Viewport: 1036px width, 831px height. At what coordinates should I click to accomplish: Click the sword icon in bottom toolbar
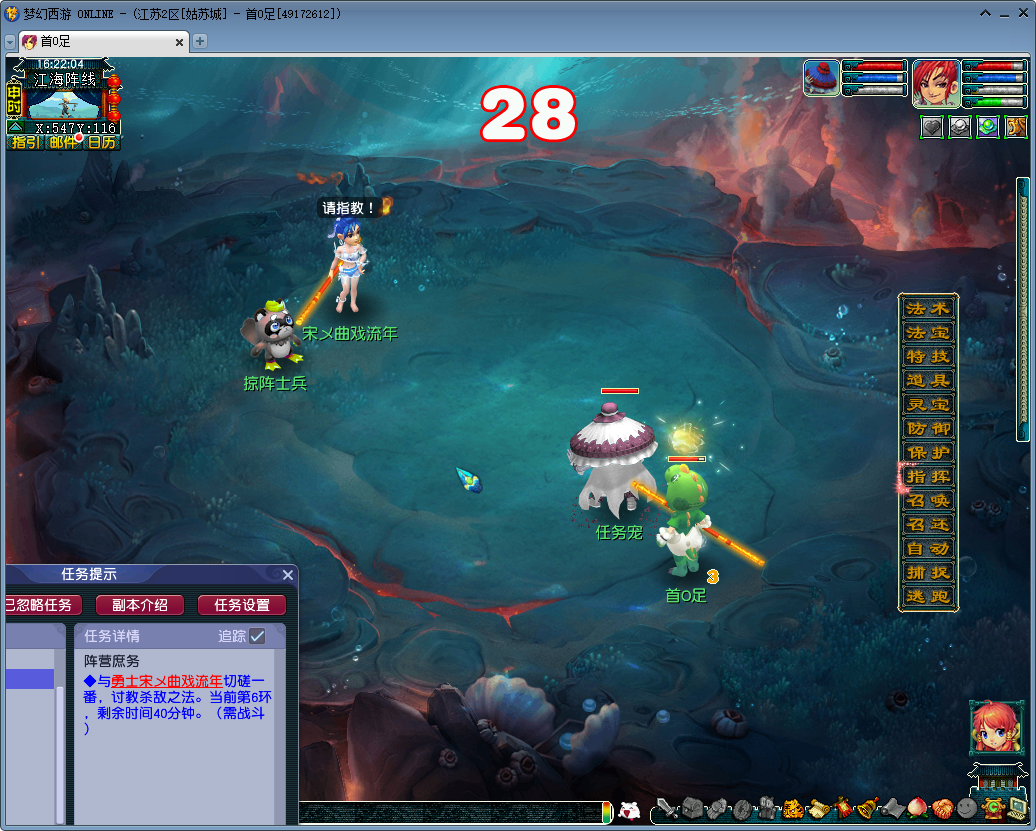[666, 808]
